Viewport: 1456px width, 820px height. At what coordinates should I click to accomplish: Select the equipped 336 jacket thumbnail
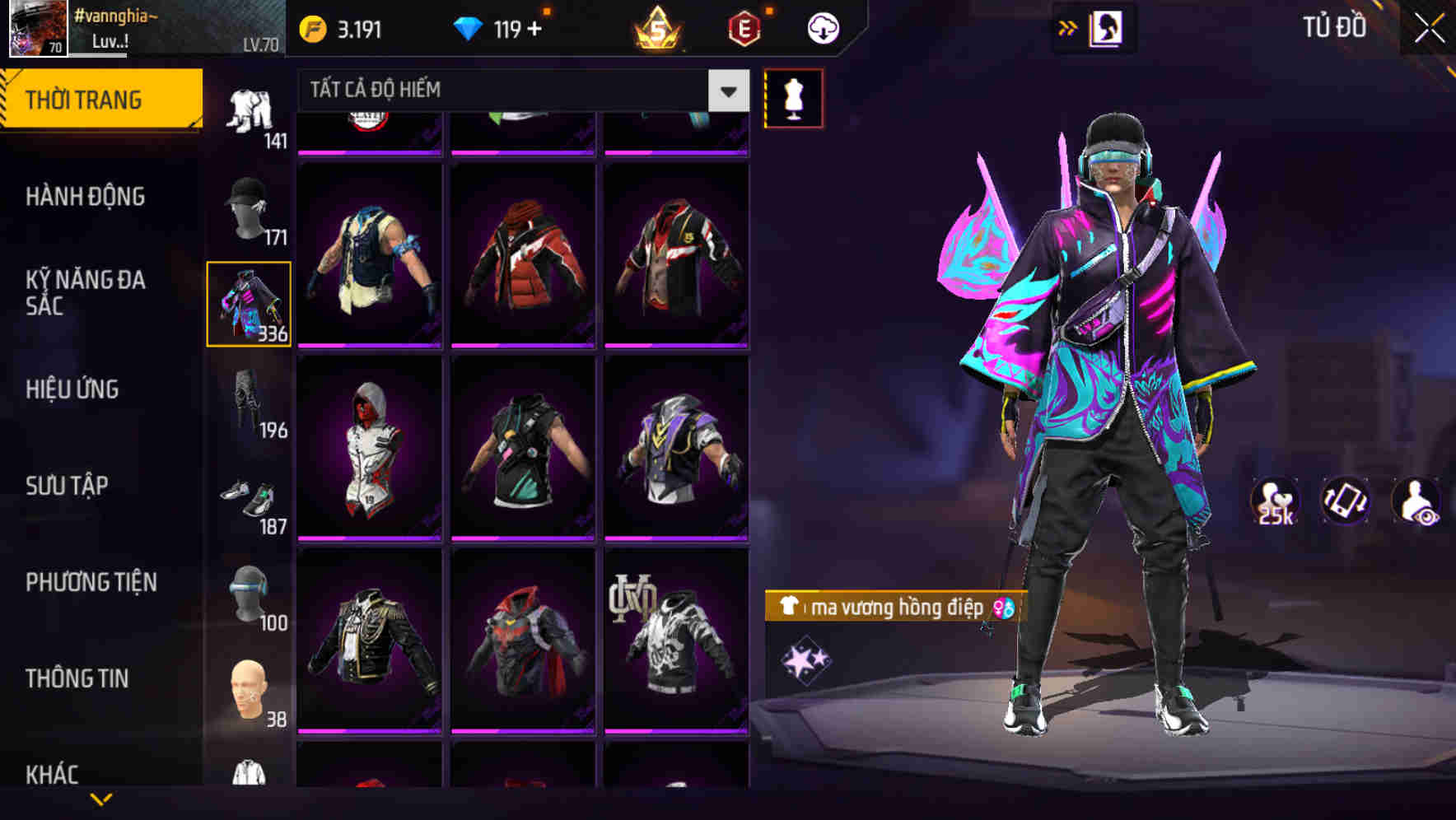249,302
